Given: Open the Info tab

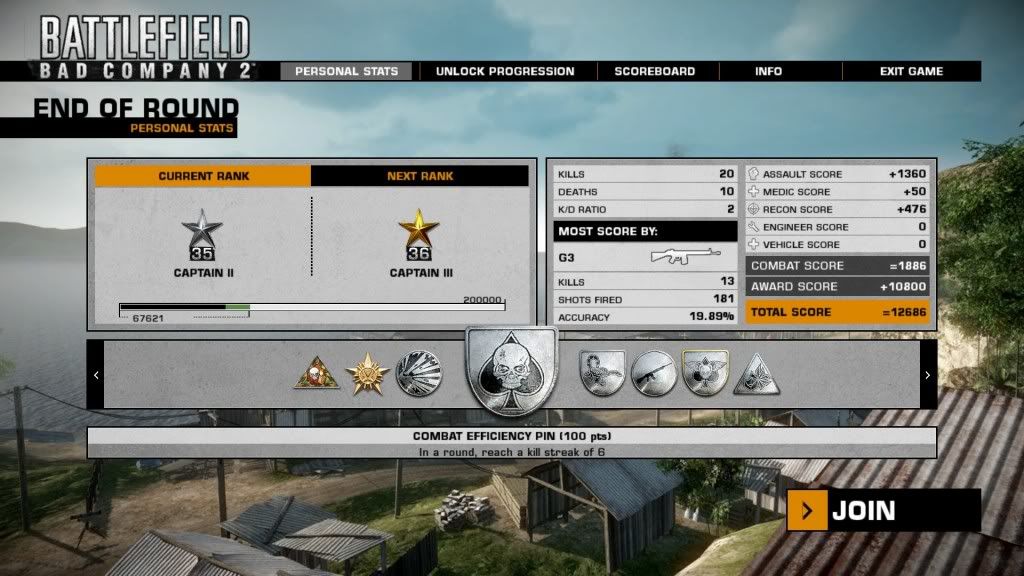Looking at the screenshot, I should 769,71.
